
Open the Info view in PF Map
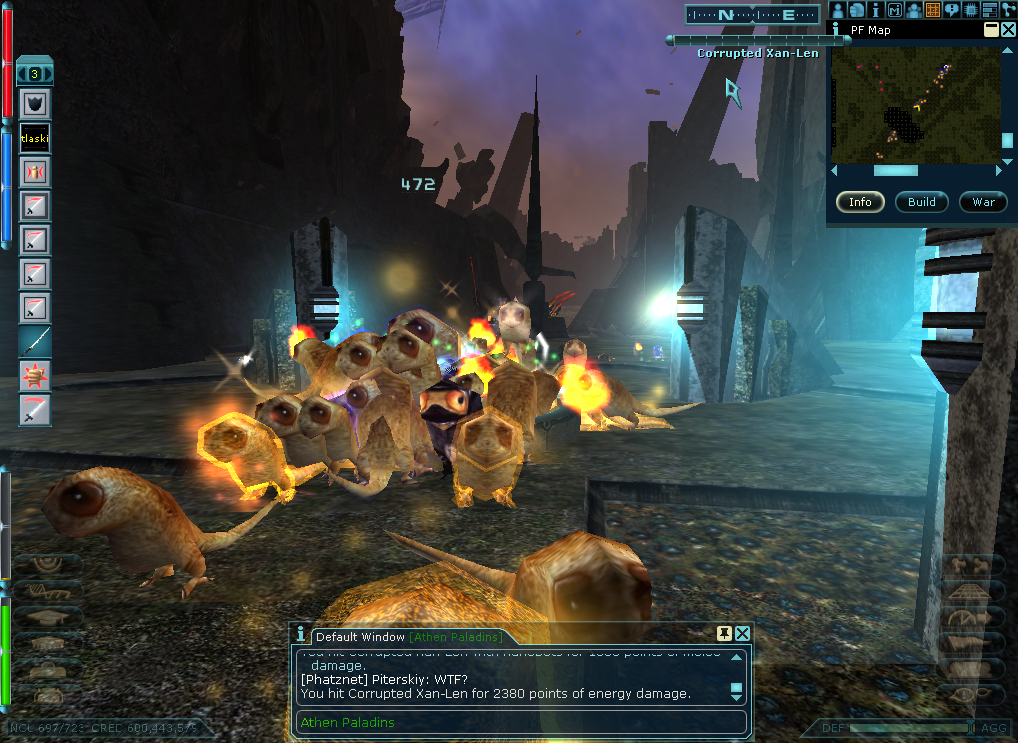860,202
